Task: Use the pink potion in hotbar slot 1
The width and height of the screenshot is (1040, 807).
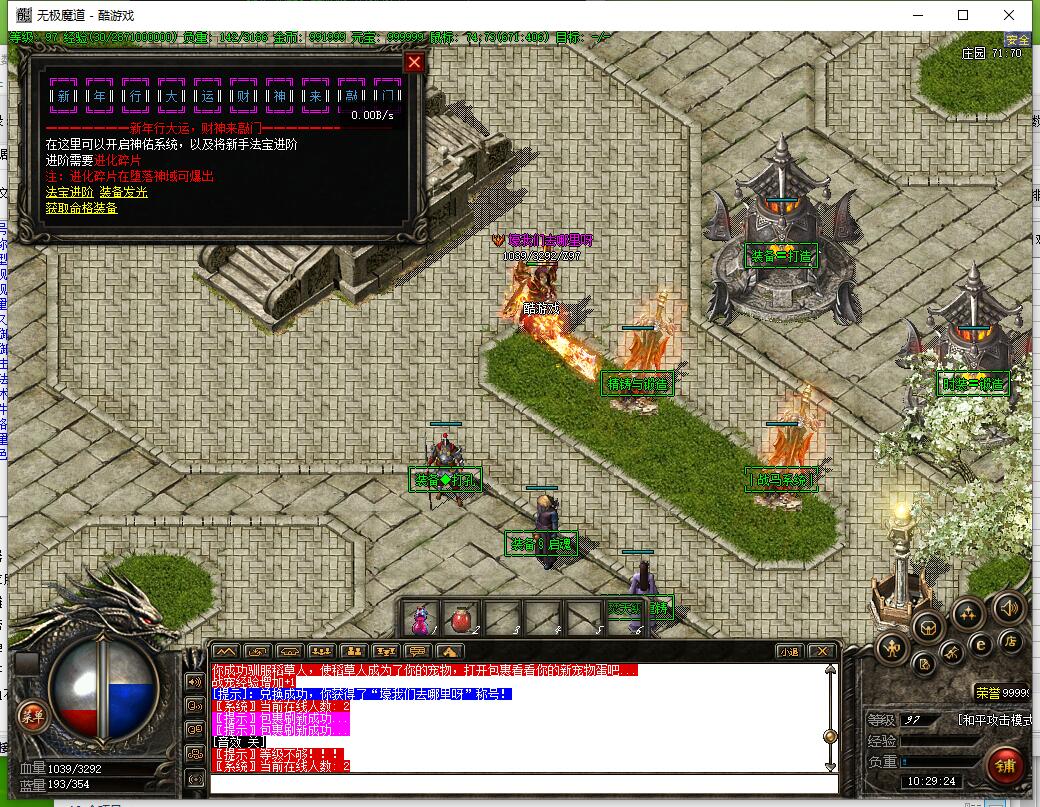Action: pyautogui.click(x=422, y=619)
